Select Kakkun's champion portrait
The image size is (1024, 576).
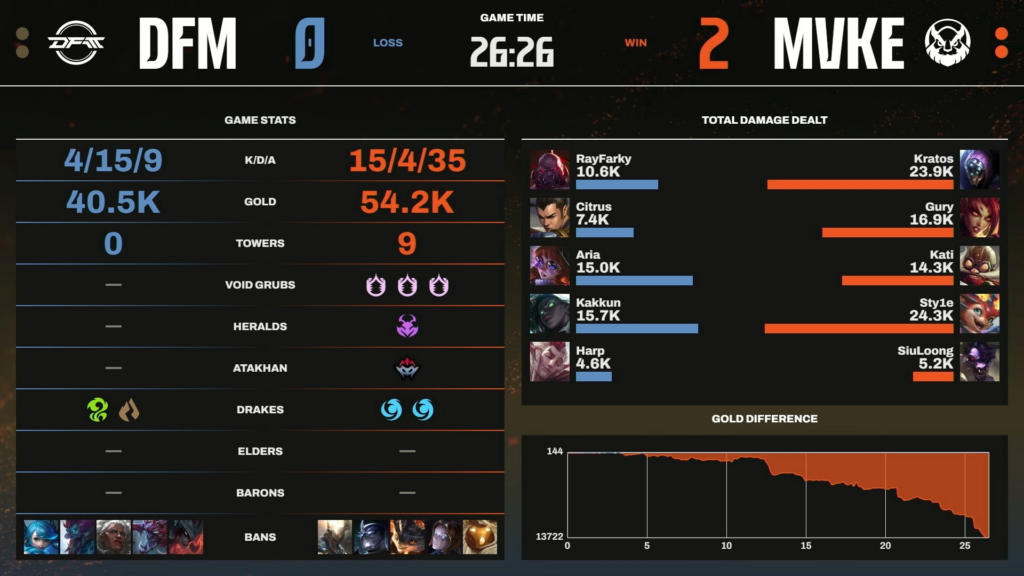click(550, 314)
